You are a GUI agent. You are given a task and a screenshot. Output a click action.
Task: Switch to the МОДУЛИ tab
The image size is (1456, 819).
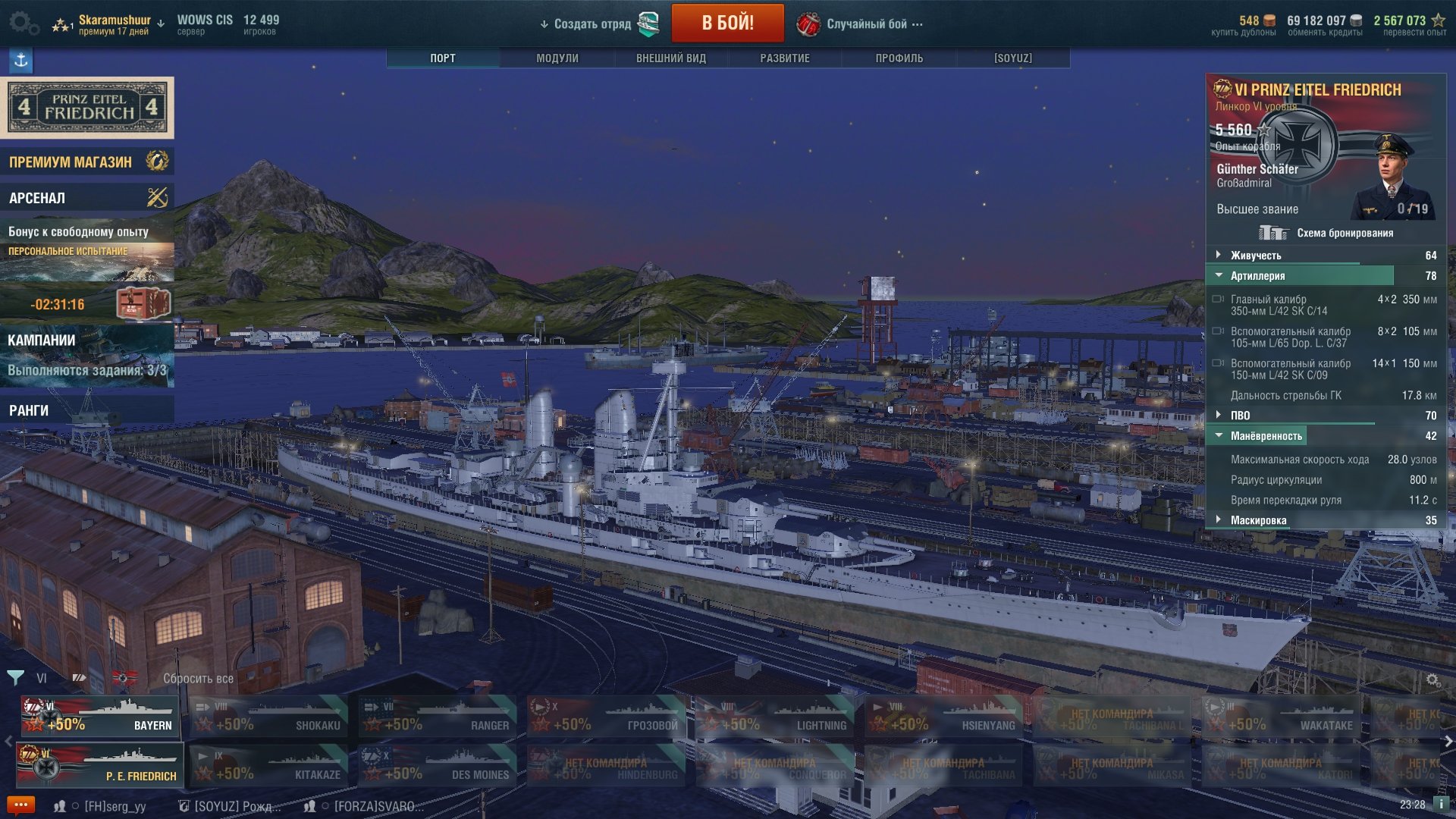pos(557,58)
